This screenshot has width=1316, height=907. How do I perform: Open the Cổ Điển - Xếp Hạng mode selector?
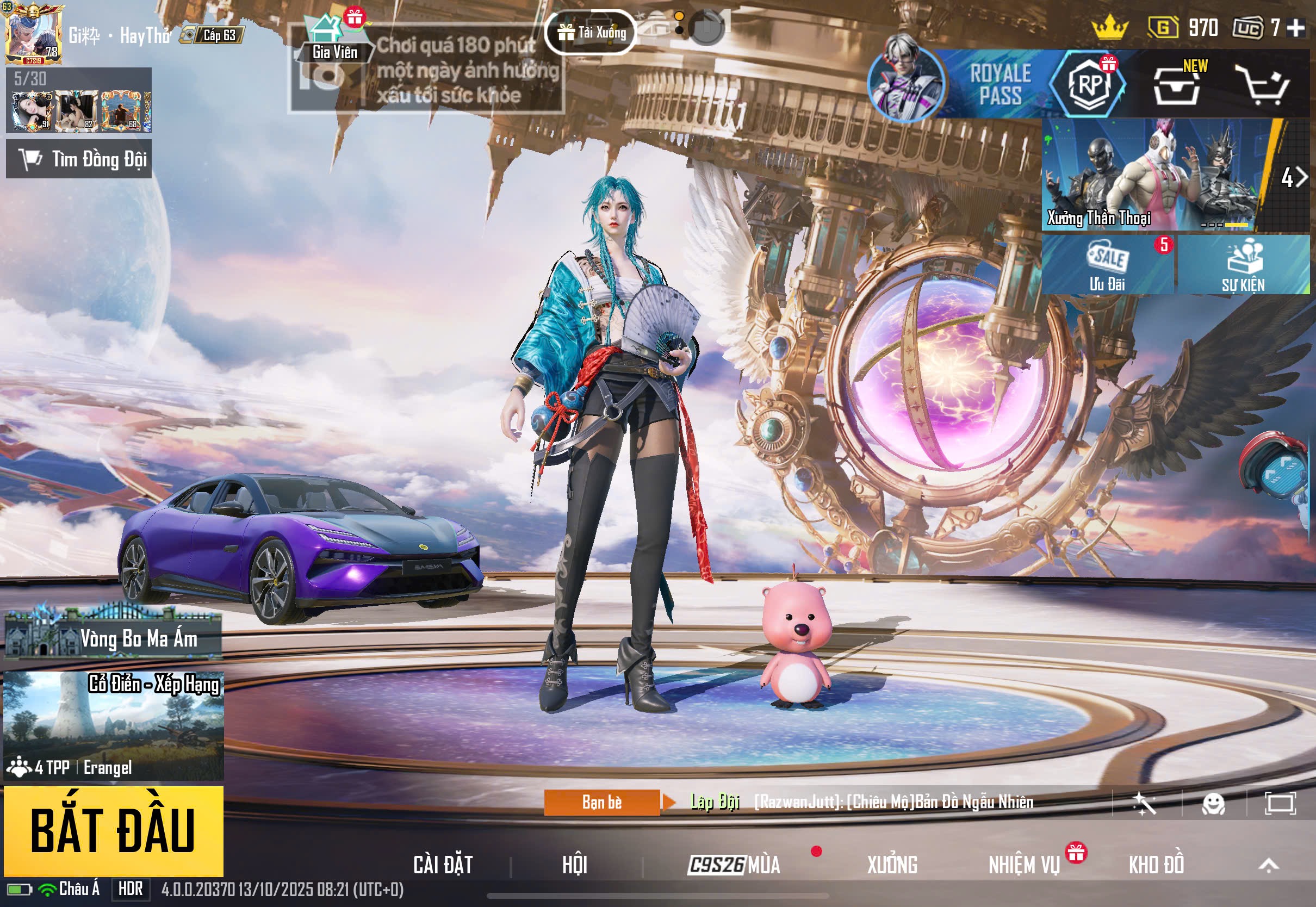pyautogui.click(x=113, y=725)
